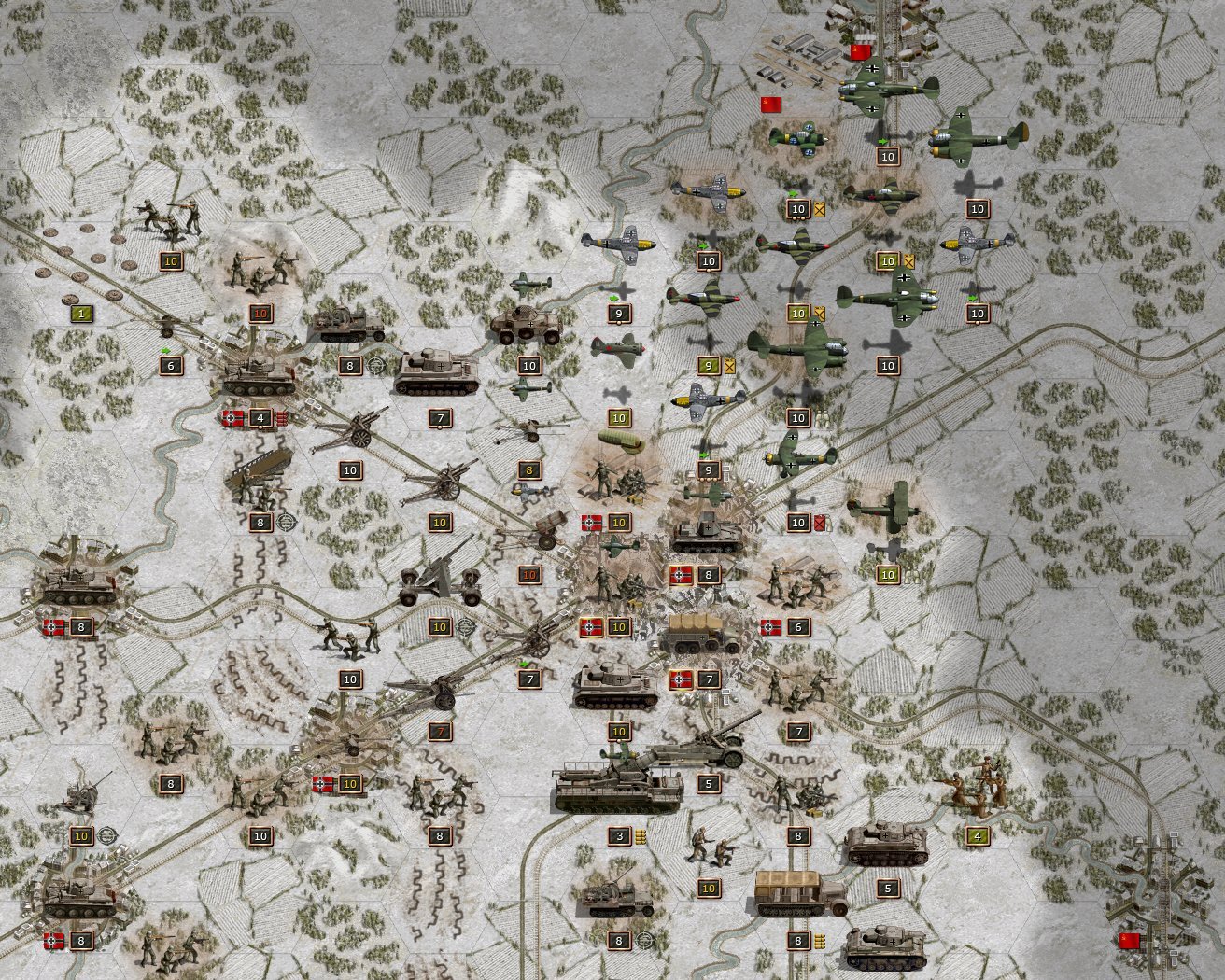Image resolution: width=1225 pixels, height=980 pixels.
Task: Select the giant siege mortar vehicle
Action: click(618, 790)
